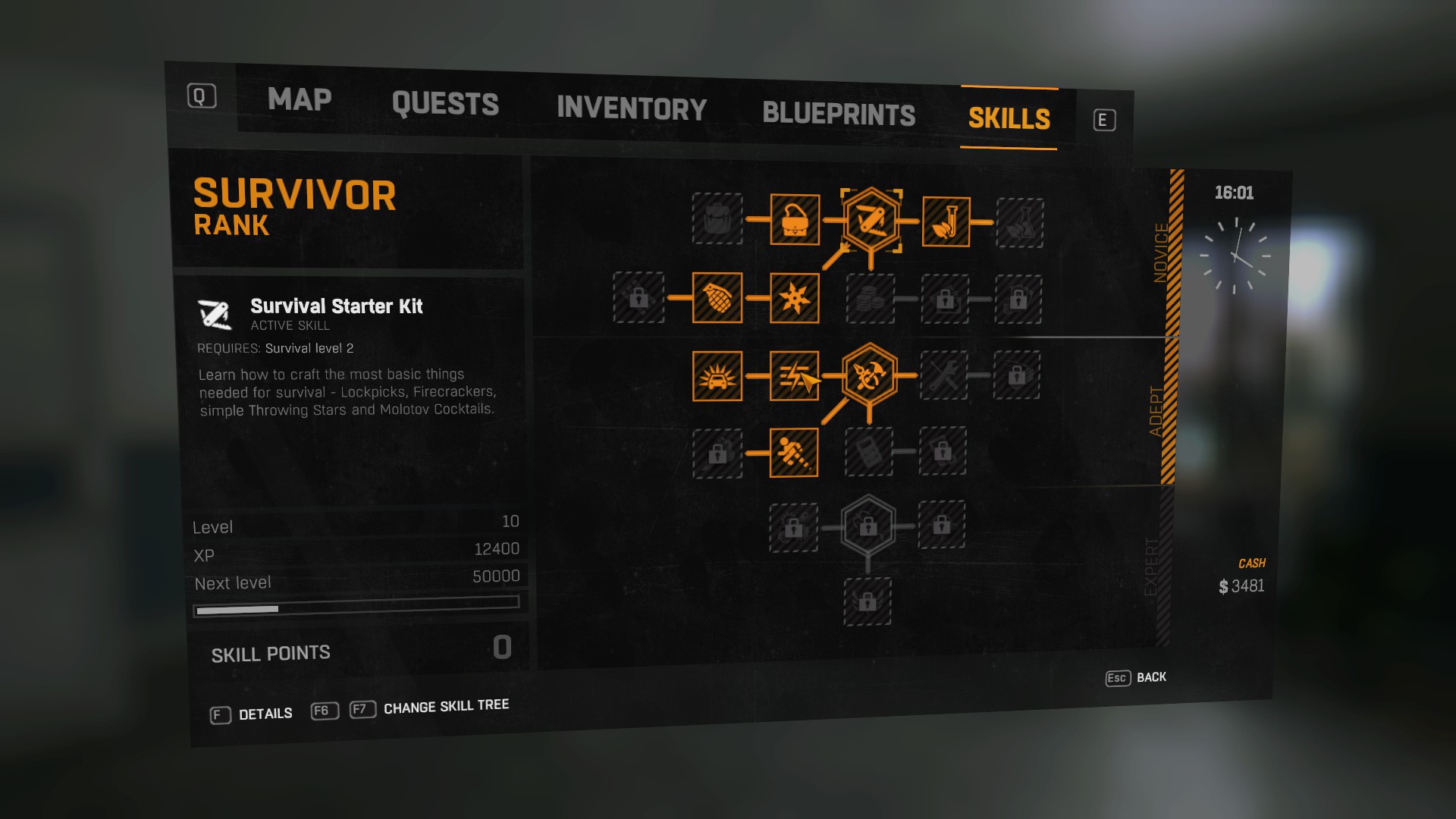Select the Skills tab
Screen dimensions: 1456x819
point(1009,118)
